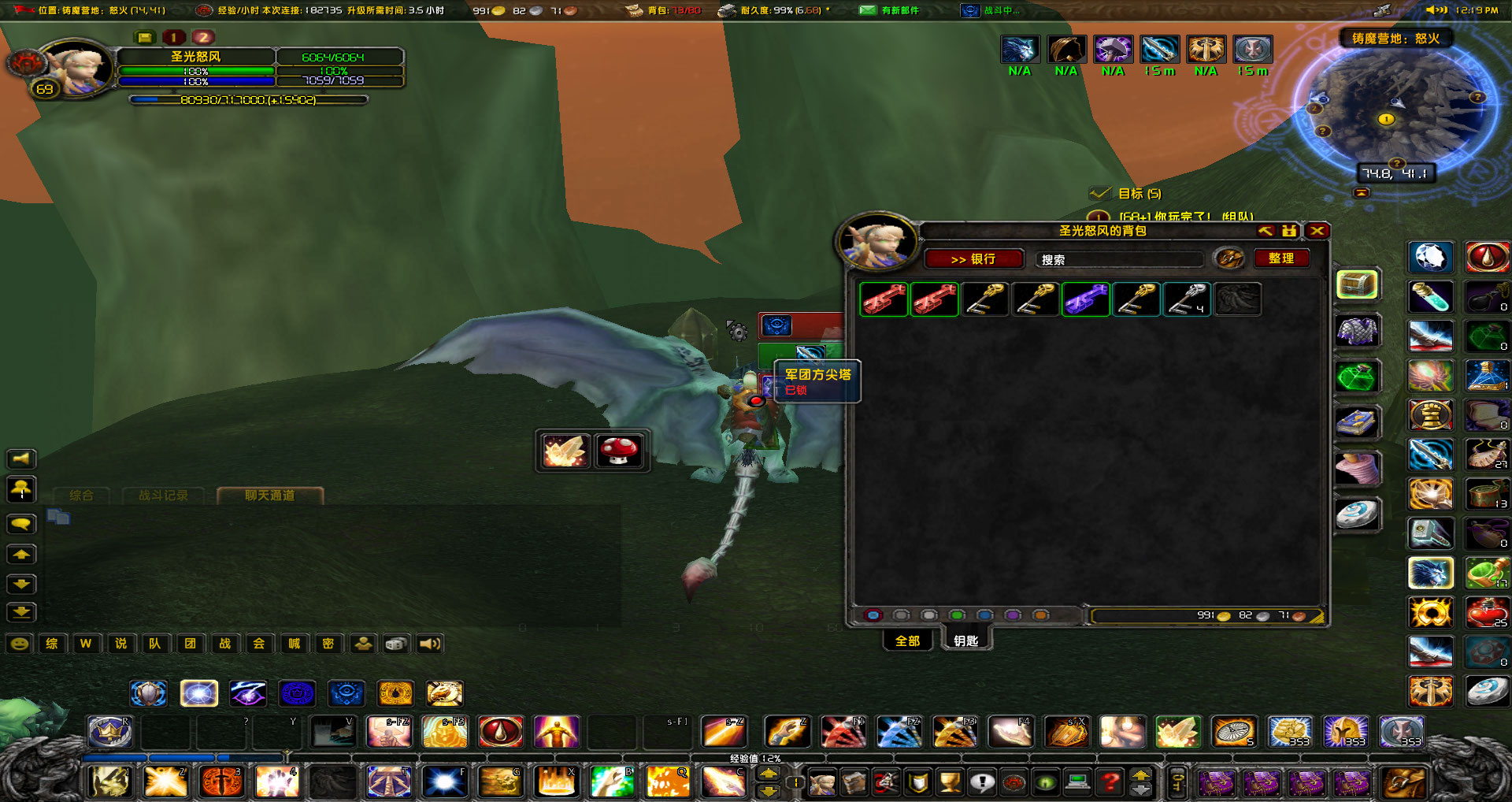Toggle the green quality filter dot in the bag footer
The height and width of the screenshot is (802, 1512).
click(x=957, y=615)
